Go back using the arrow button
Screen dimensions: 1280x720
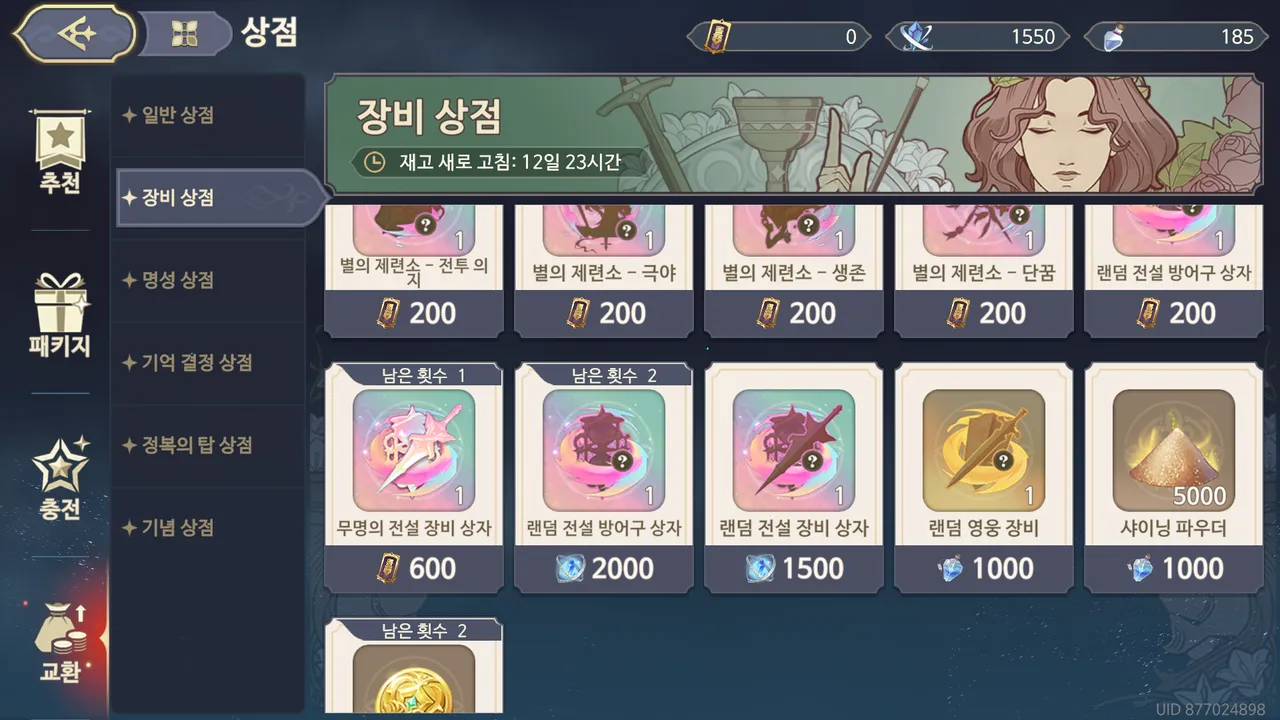click(x=76, y=34)
